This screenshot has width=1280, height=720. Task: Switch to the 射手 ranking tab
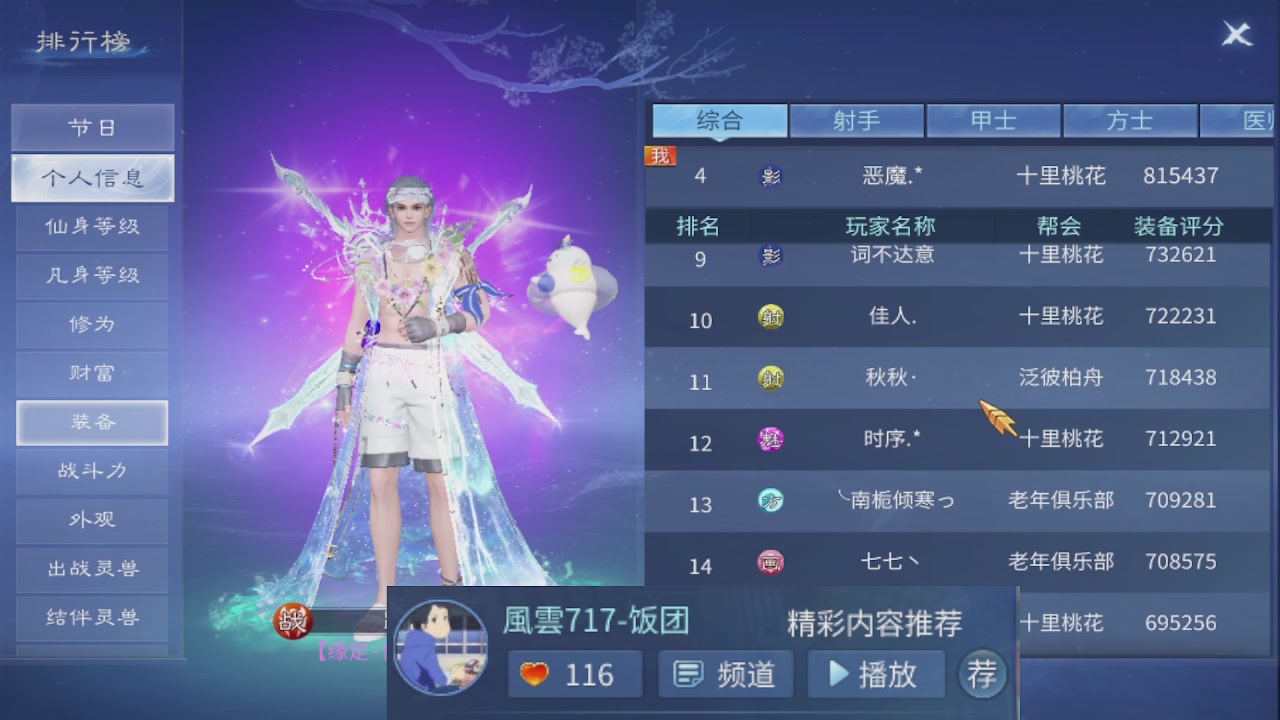pos(856,120)
